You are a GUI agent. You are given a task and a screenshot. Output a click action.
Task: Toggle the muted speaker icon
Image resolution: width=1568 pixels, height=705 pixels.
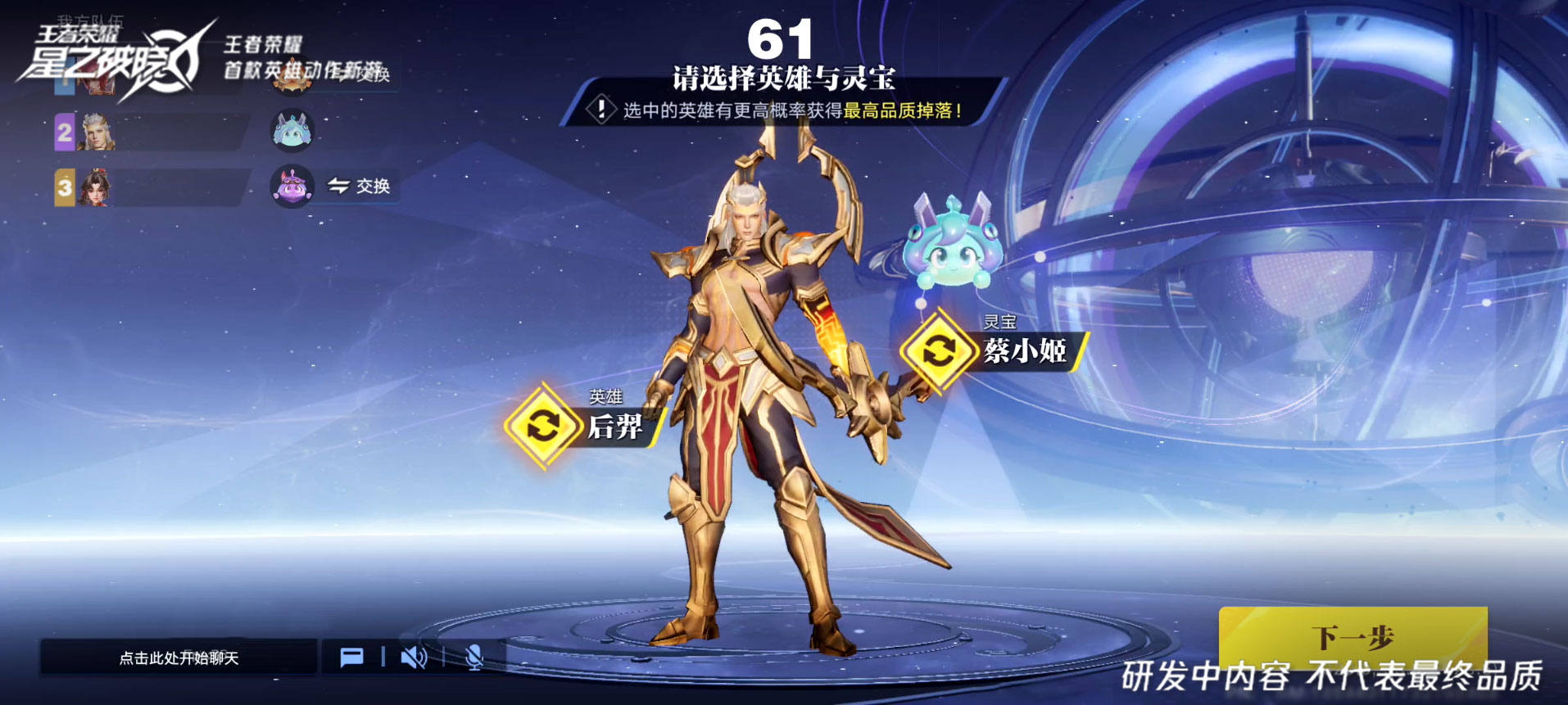(x=414, y=658)
